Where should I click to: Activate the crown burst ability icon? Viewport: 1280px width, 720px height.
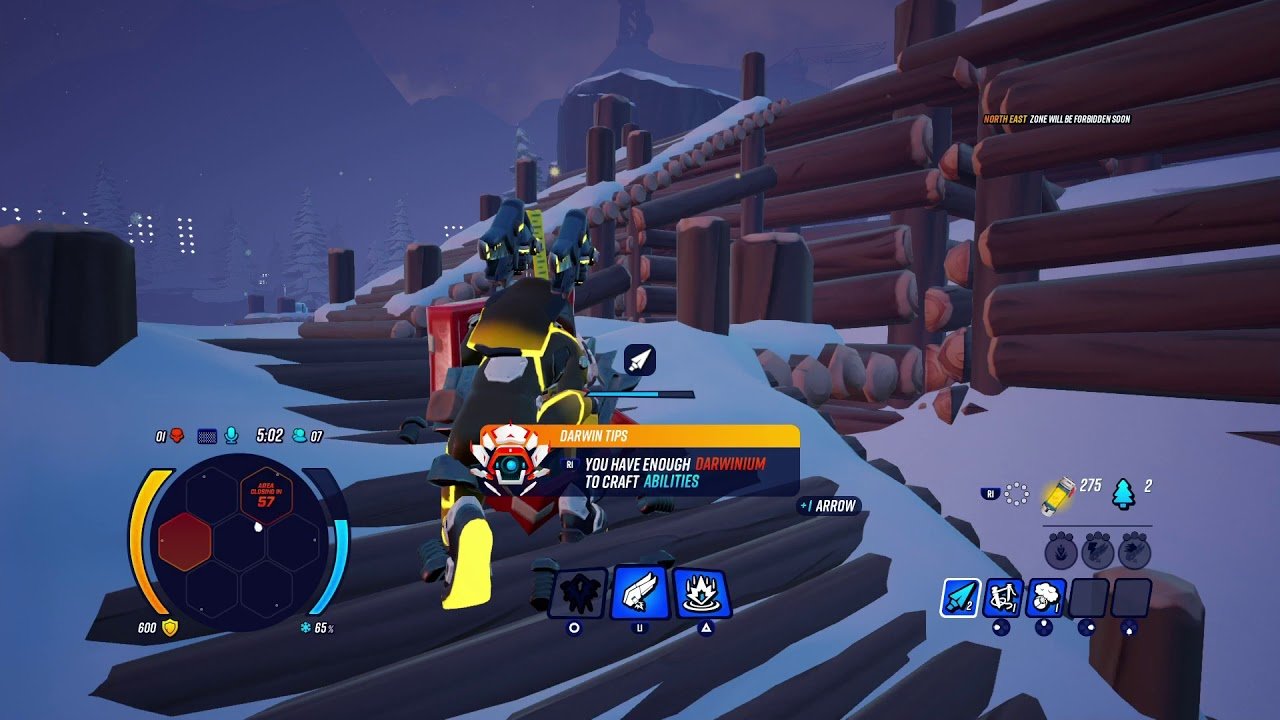pos(701,593)
